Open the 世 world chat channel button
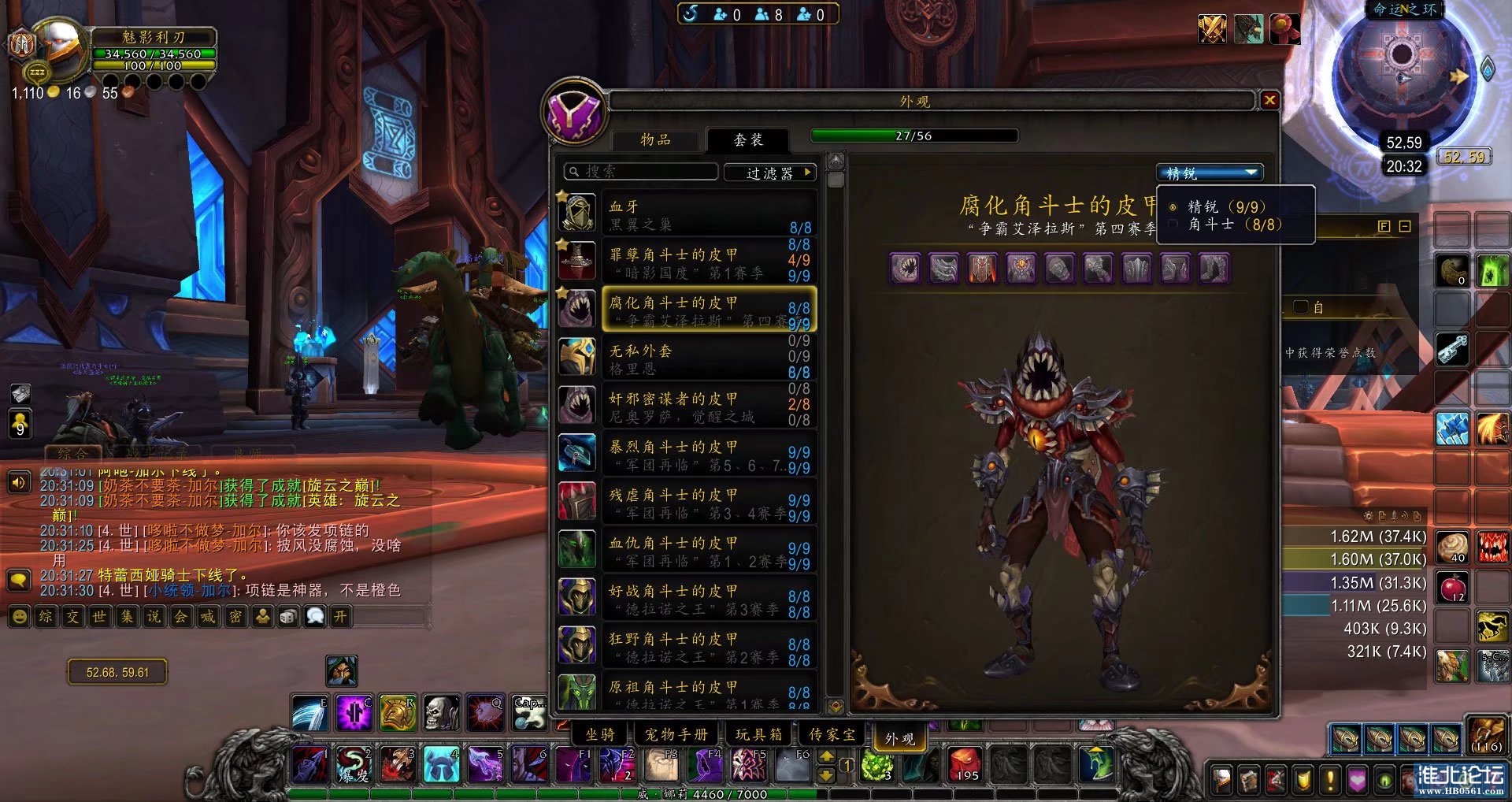1512x802 pixels. pos(99,616)
